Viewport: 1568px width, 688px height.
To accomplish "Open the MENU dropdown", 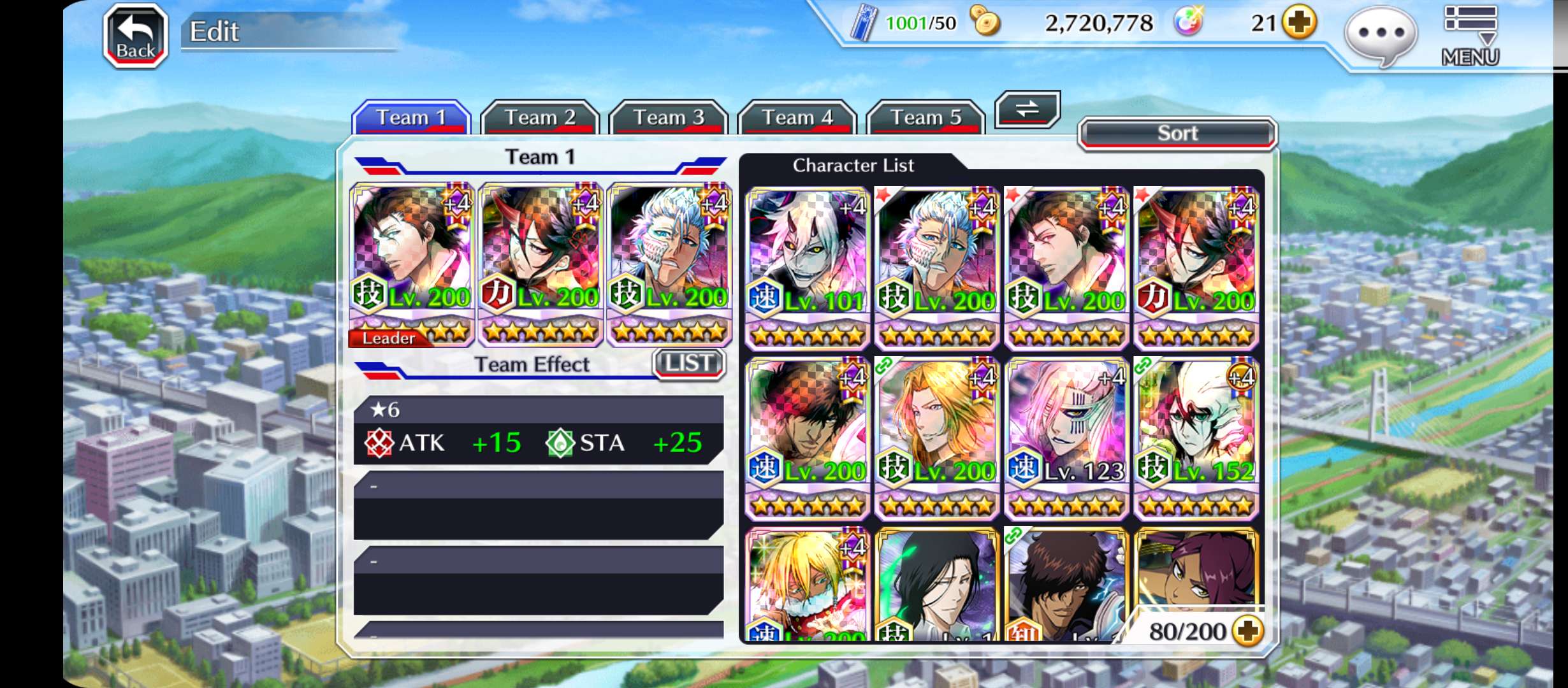I will pyautogui.click(x=1470, y=36).
